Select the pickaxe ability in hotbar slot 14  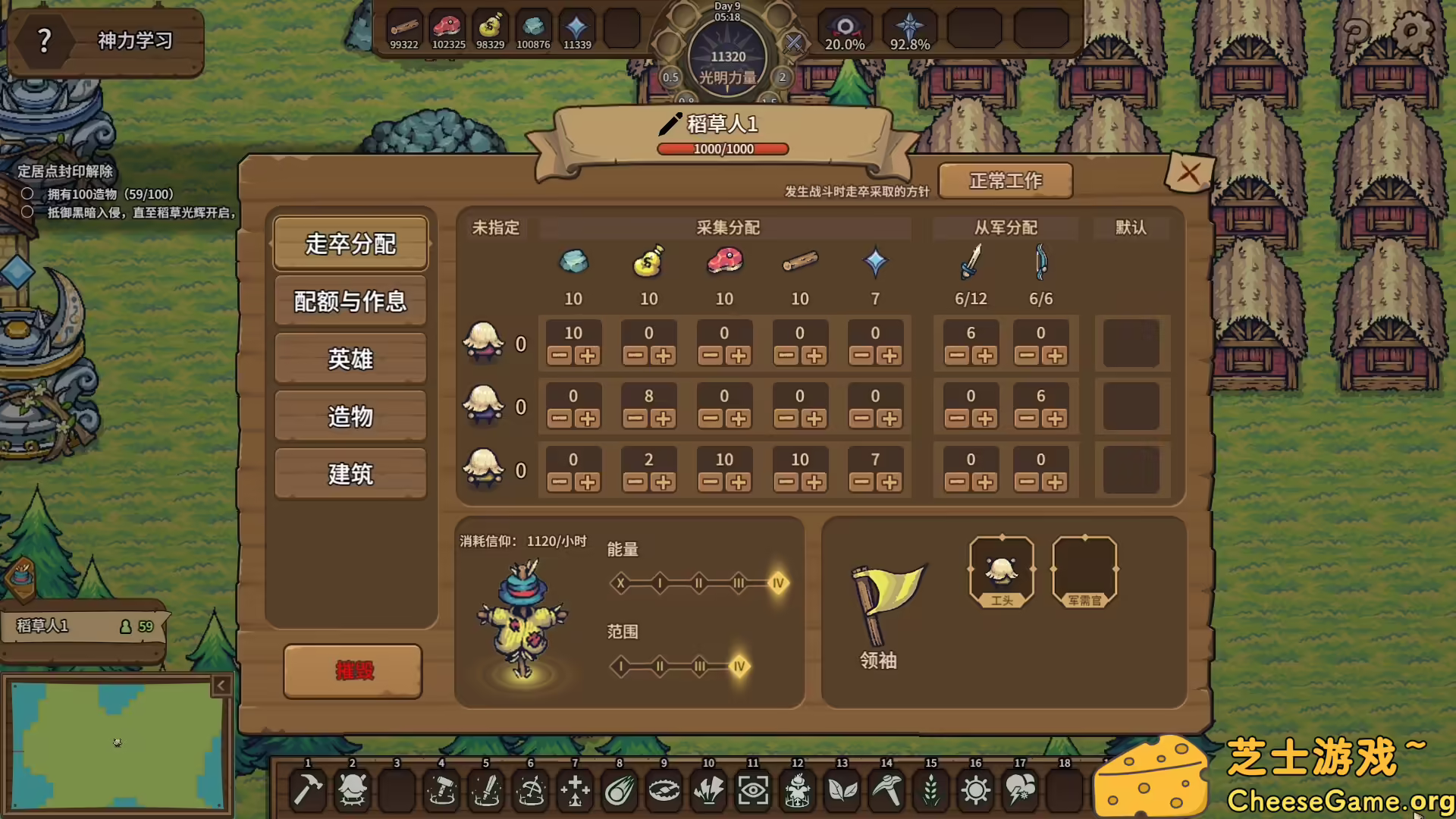click(886, 789)
